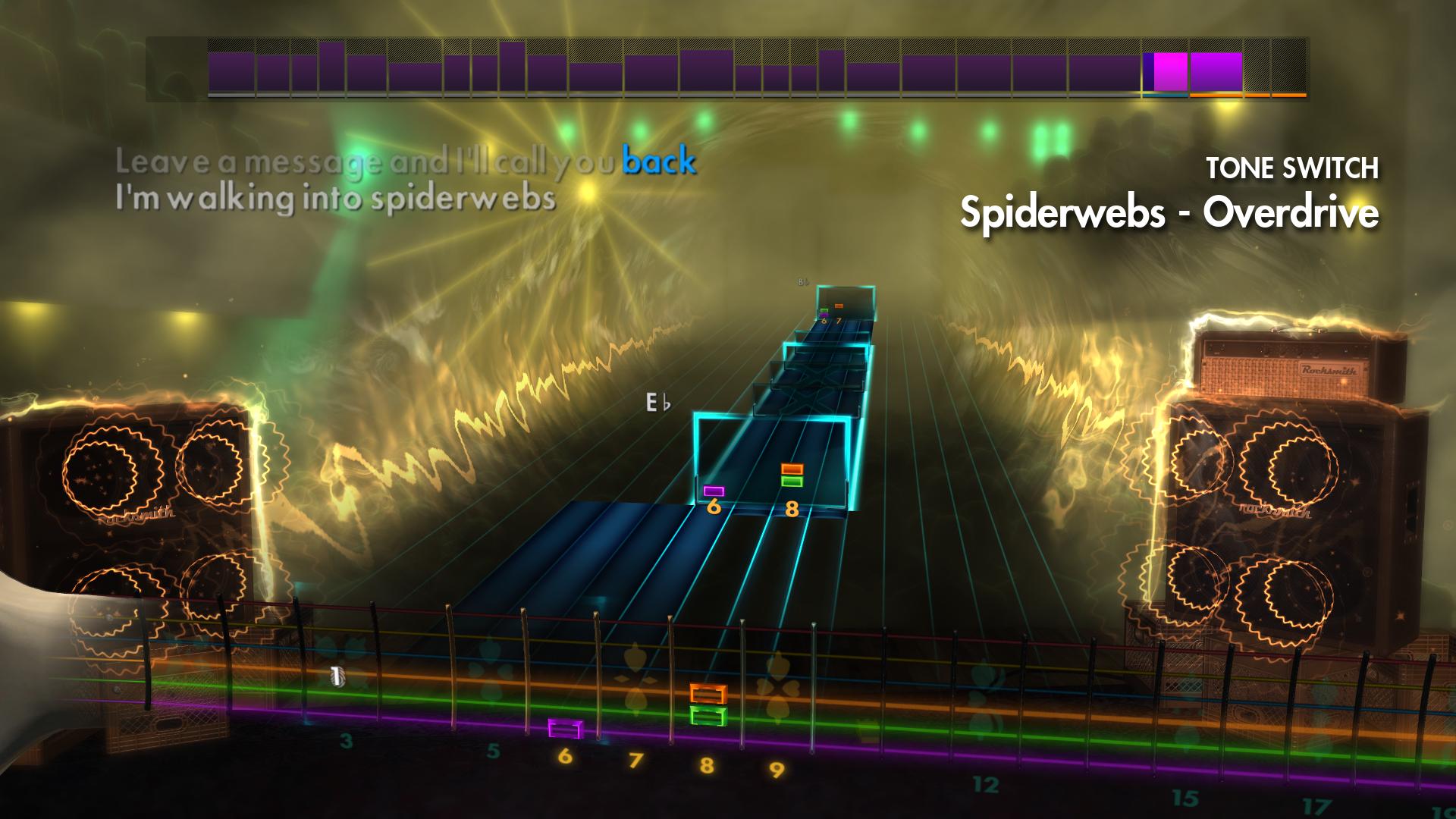The image size is (1456, 819).
Task: Select the purple note gem on fret 6
Action: [x=713, y=492]
